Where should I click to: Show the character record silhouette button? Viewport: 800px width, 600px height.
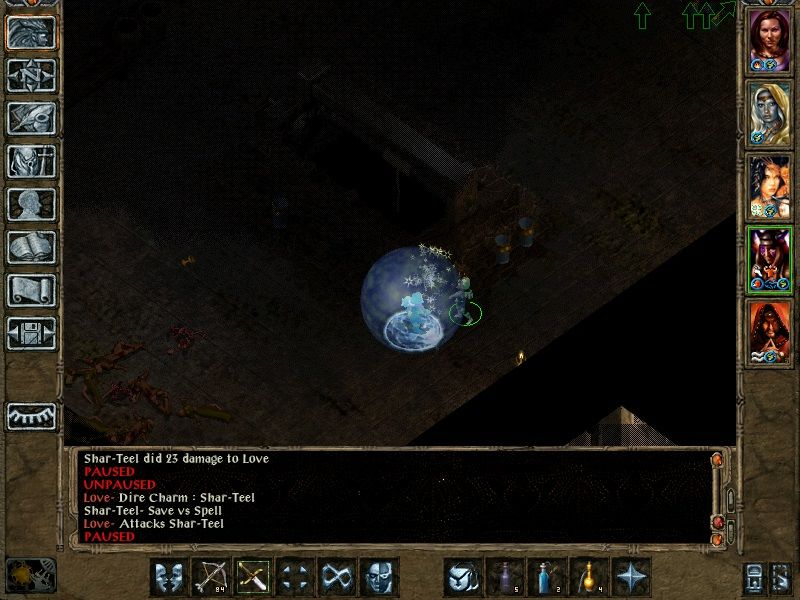pyautogui.click(x=31, y=204)
